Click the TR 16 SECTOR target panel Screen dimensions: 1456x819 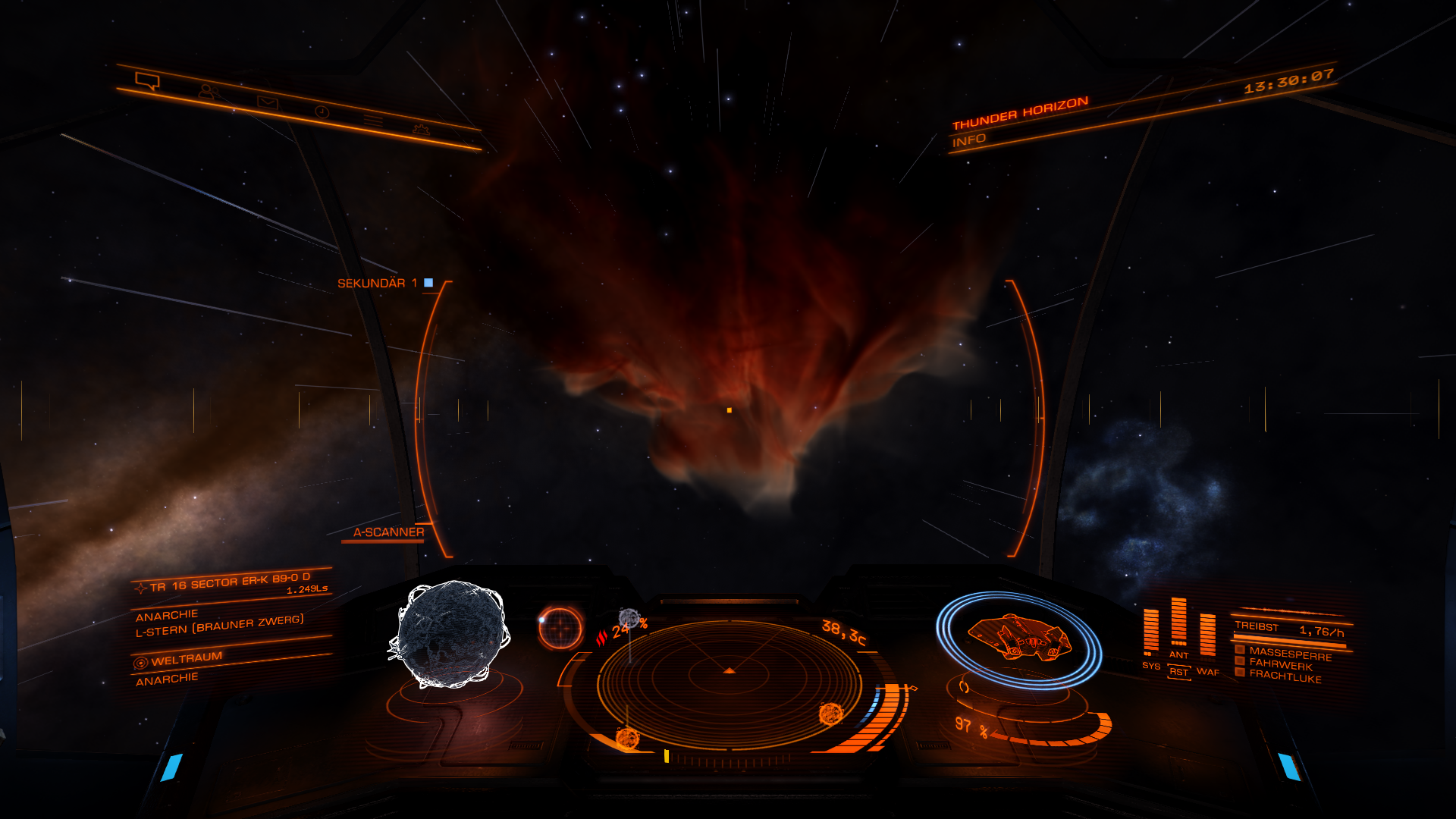point(231,584)
